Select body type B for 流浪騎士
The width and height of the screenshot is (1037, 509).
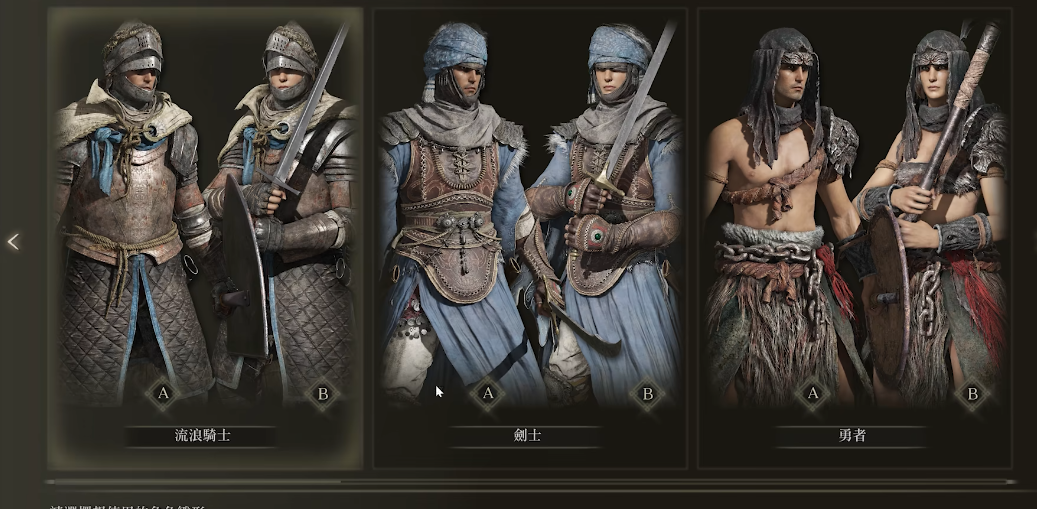[323, 393]
